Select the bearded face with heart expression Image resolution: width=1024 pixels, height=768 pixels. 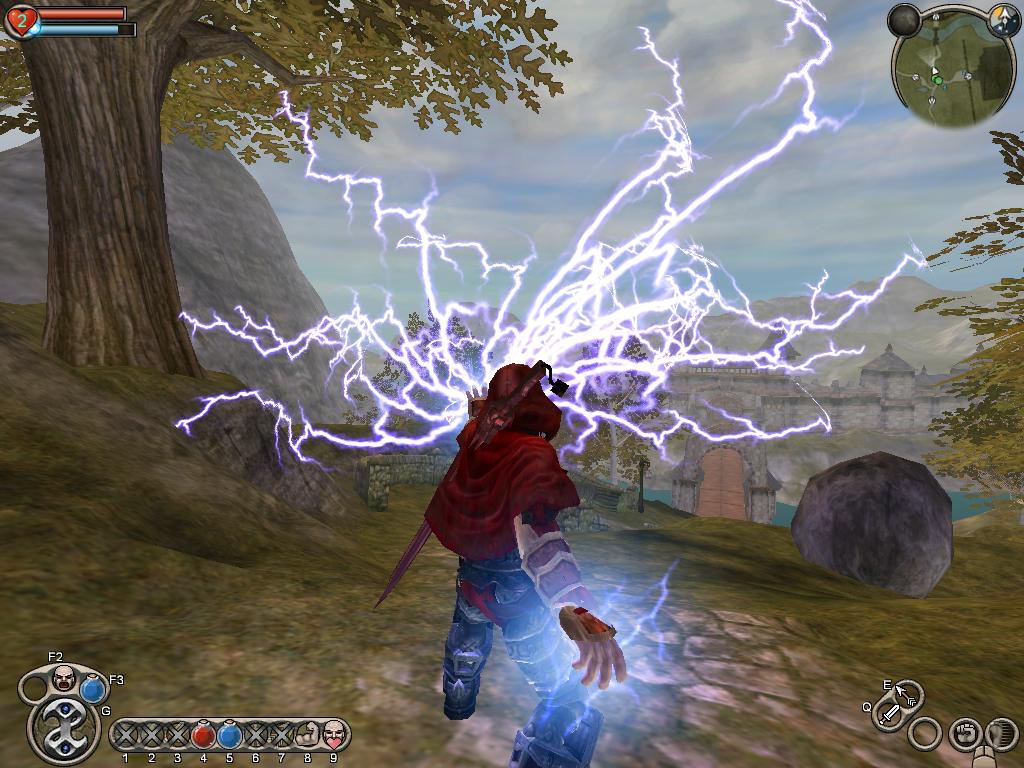[333, 736]
